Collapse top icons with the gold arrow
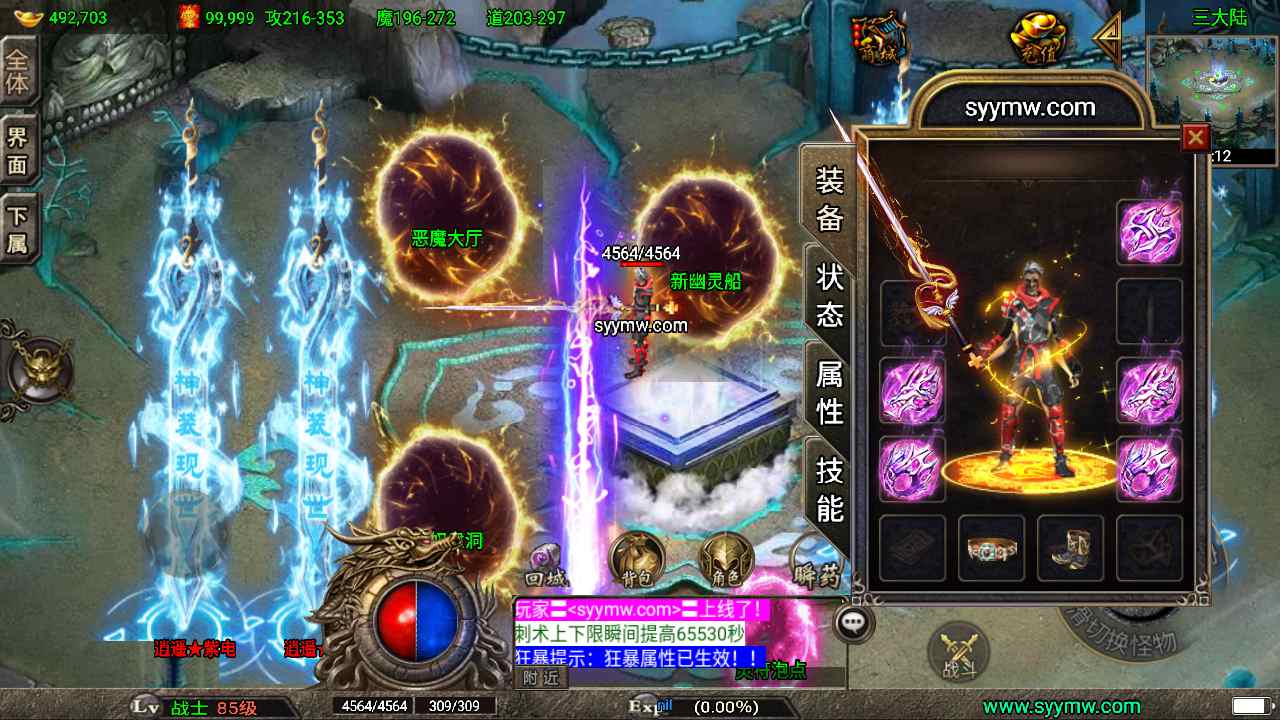Image resolution: width=1280 pixels, height=720 pixels. (1107, 40)
